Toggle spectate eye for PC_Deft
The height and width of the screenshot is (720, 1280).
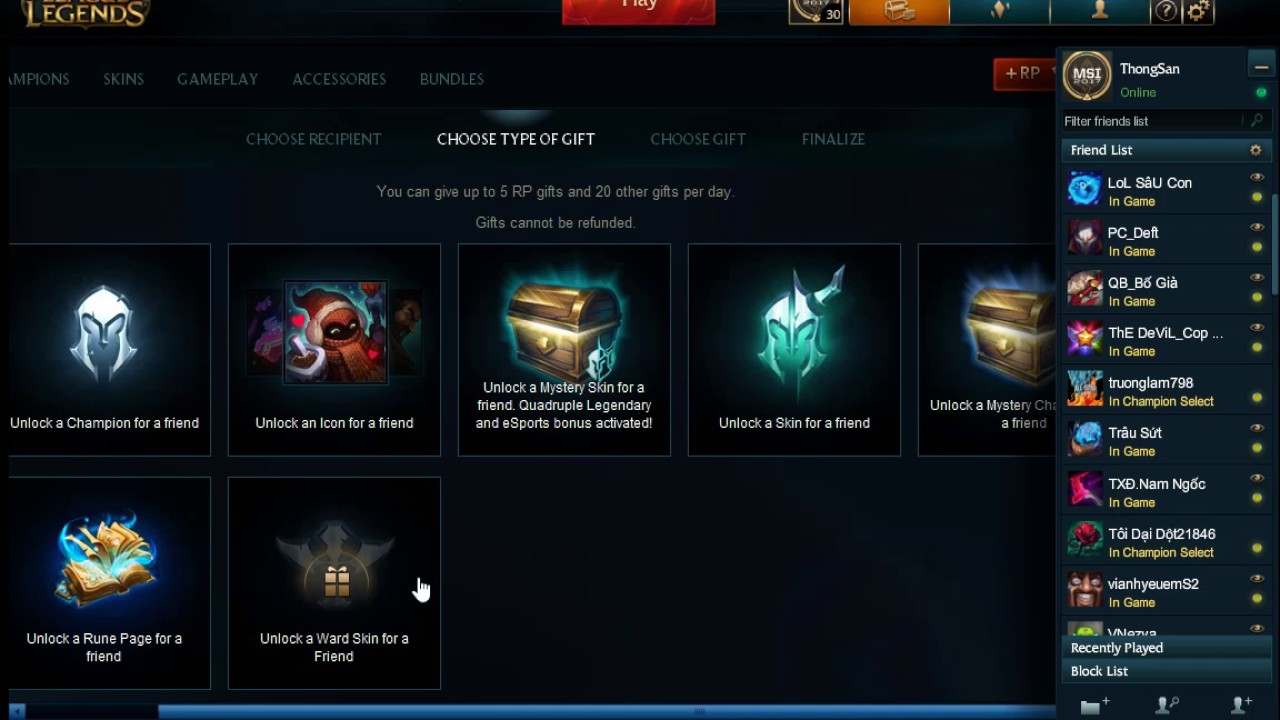point(1257,227)
